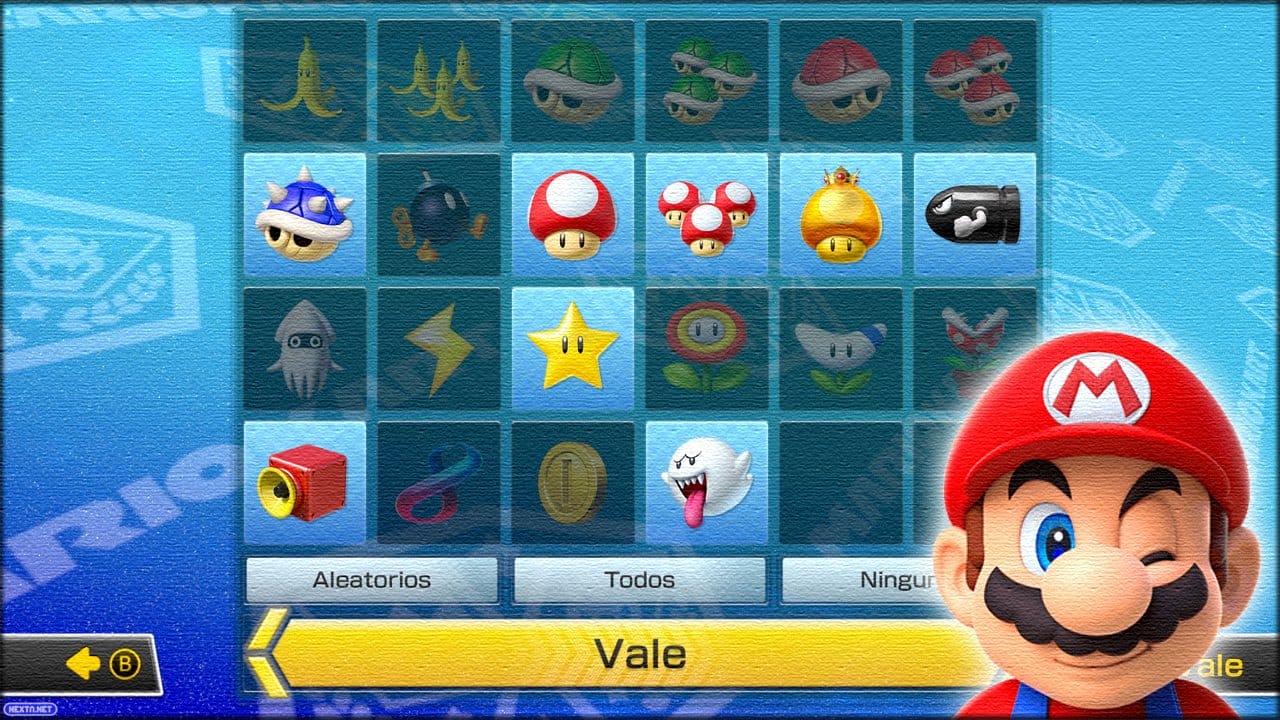Pick the Green Shell item
The height and width of the screenshot is (720, 1280).
(x=573, y=78)
